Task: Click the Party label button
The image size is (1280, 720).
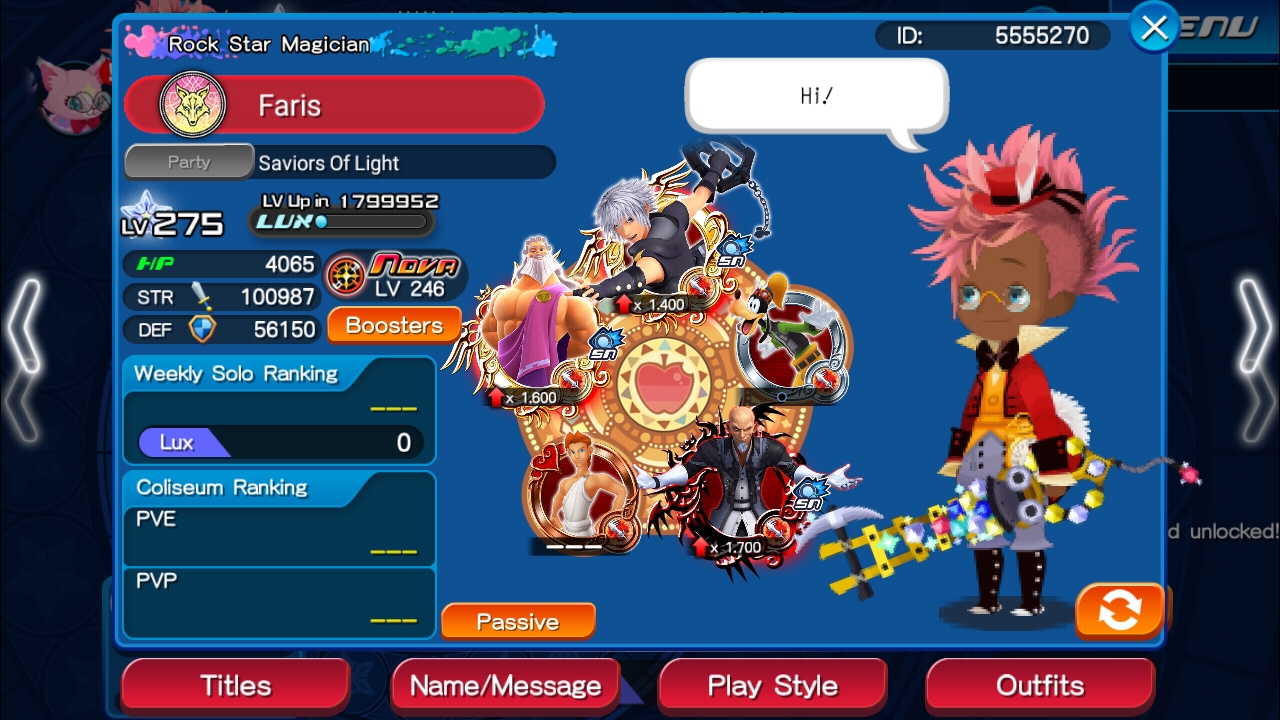Action: [x=189, y=162]
